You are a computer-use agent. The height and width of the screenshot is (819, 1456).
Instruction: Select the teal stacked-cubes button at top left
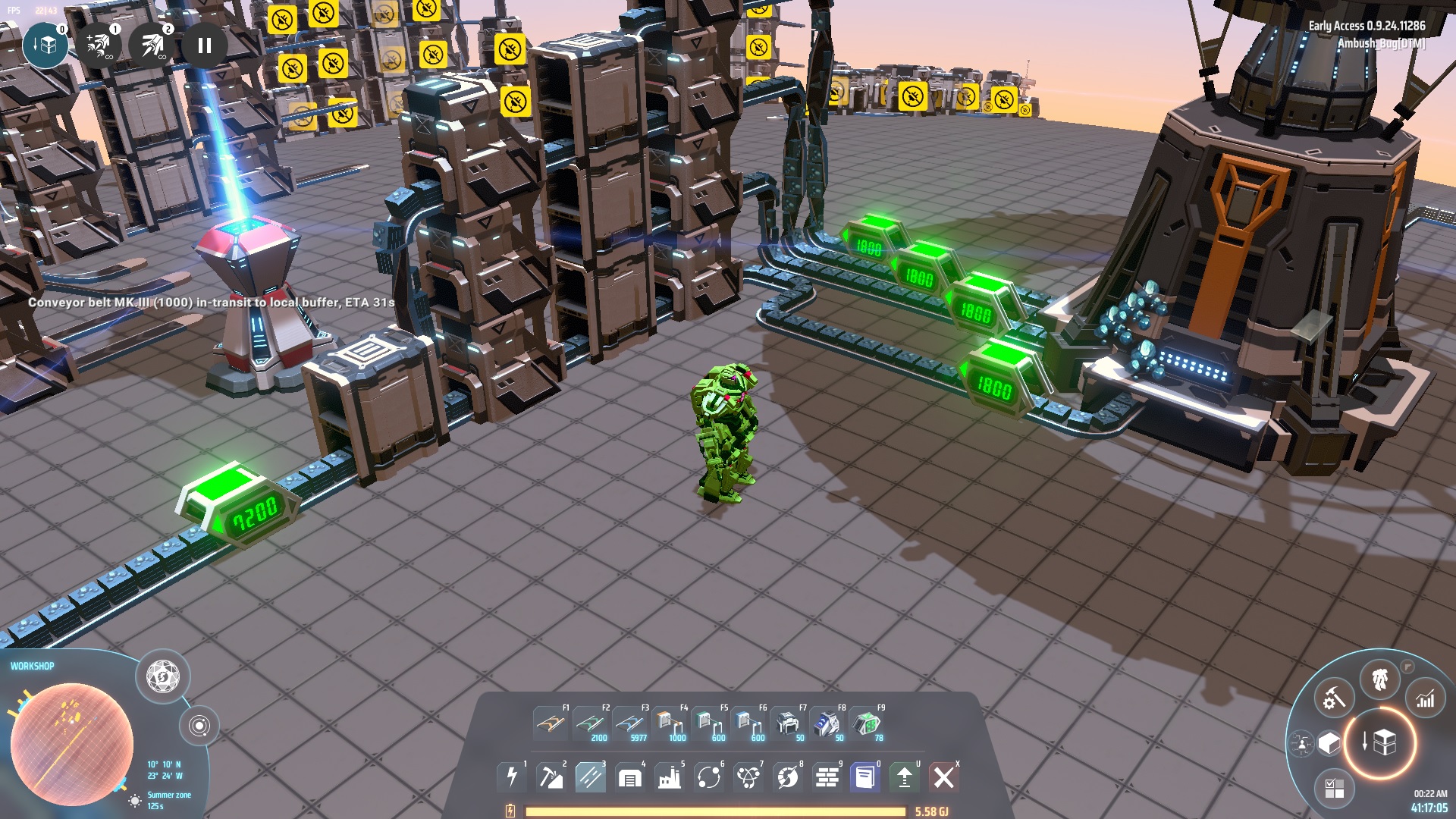point(45,45)
